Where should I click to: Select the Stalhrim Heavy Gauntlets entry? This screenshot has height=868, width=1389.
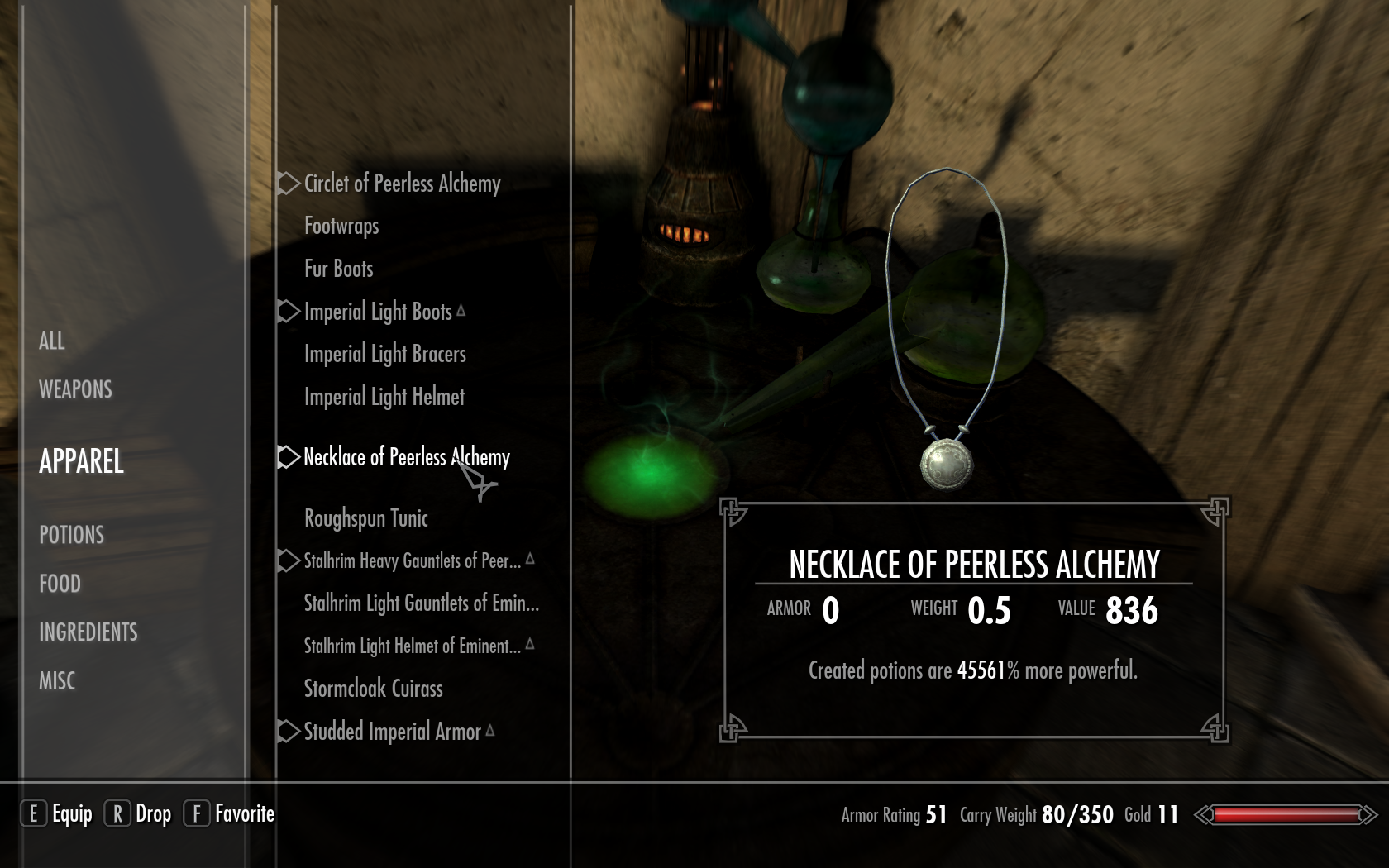(412, 561)
